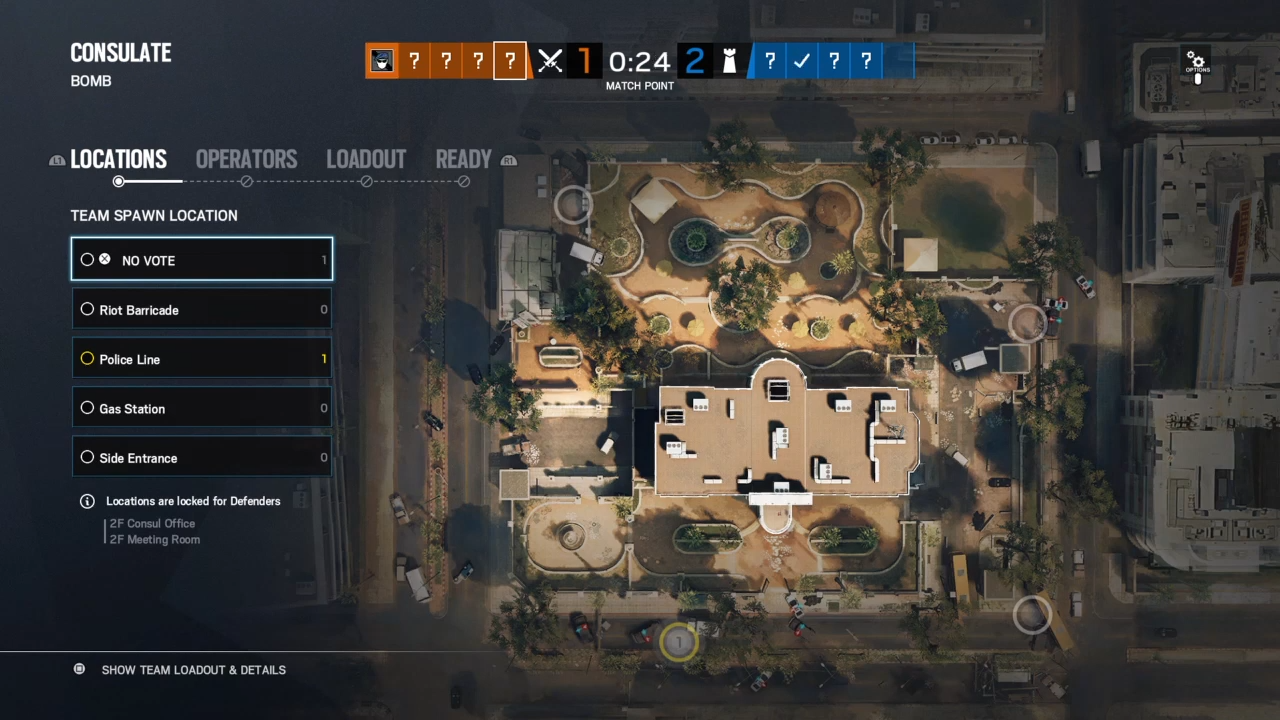Open the Options menu
Screen dimensions: 1280x720
(x=1197, y=62)
